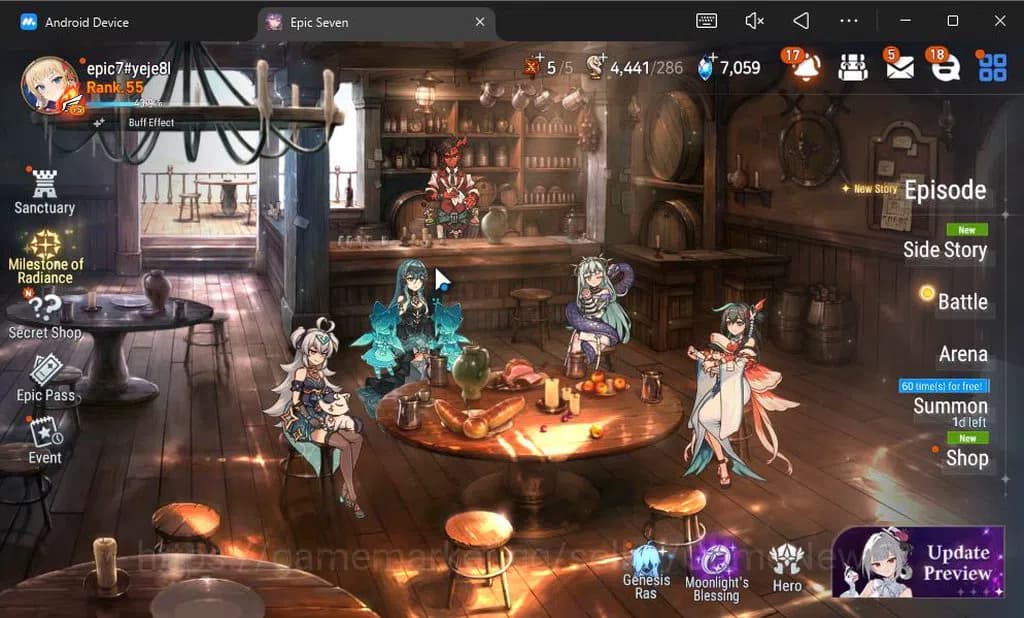
Task: Visit the Shop
Action: tap(966, 458)
